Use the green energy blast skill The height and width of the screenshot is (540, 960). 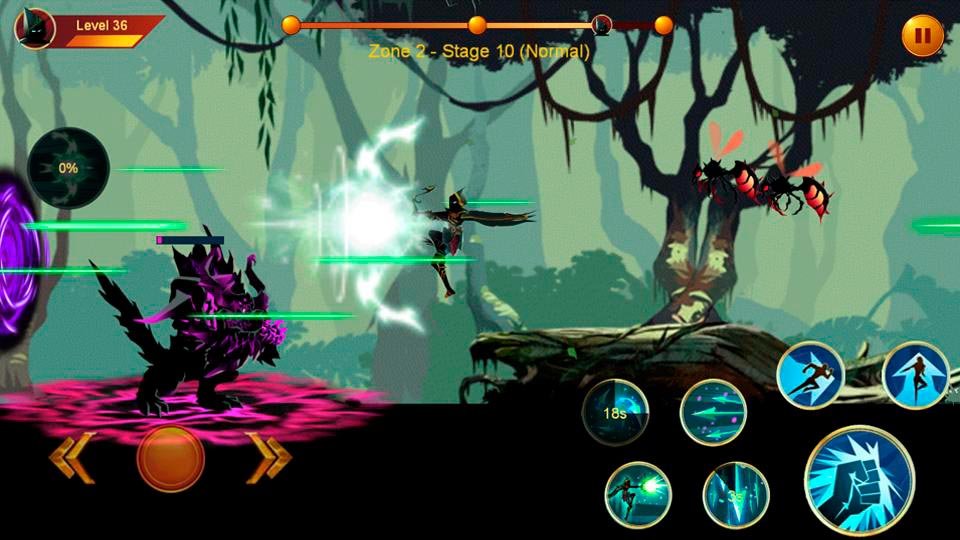pyautogui.click(x=638, y=495)
